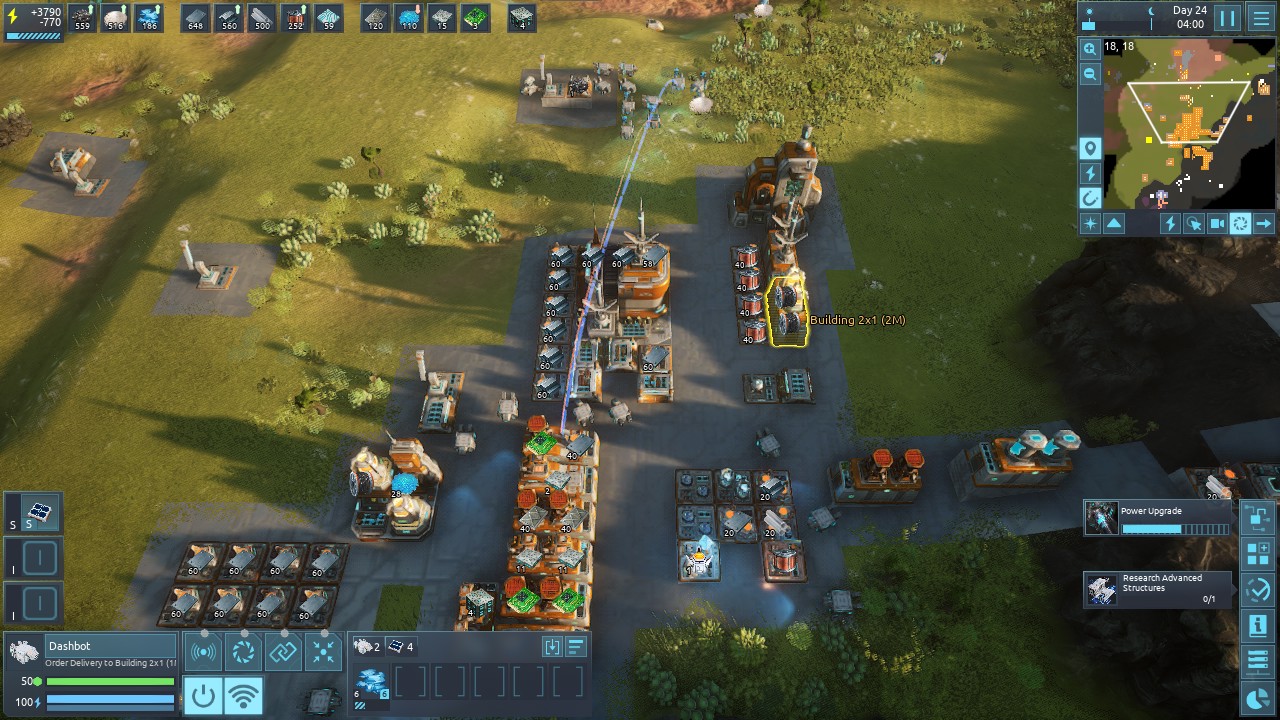Select the blue crystal inventory slot
The width and height of the screenshot is (1280, 720).
coord(372,682)
